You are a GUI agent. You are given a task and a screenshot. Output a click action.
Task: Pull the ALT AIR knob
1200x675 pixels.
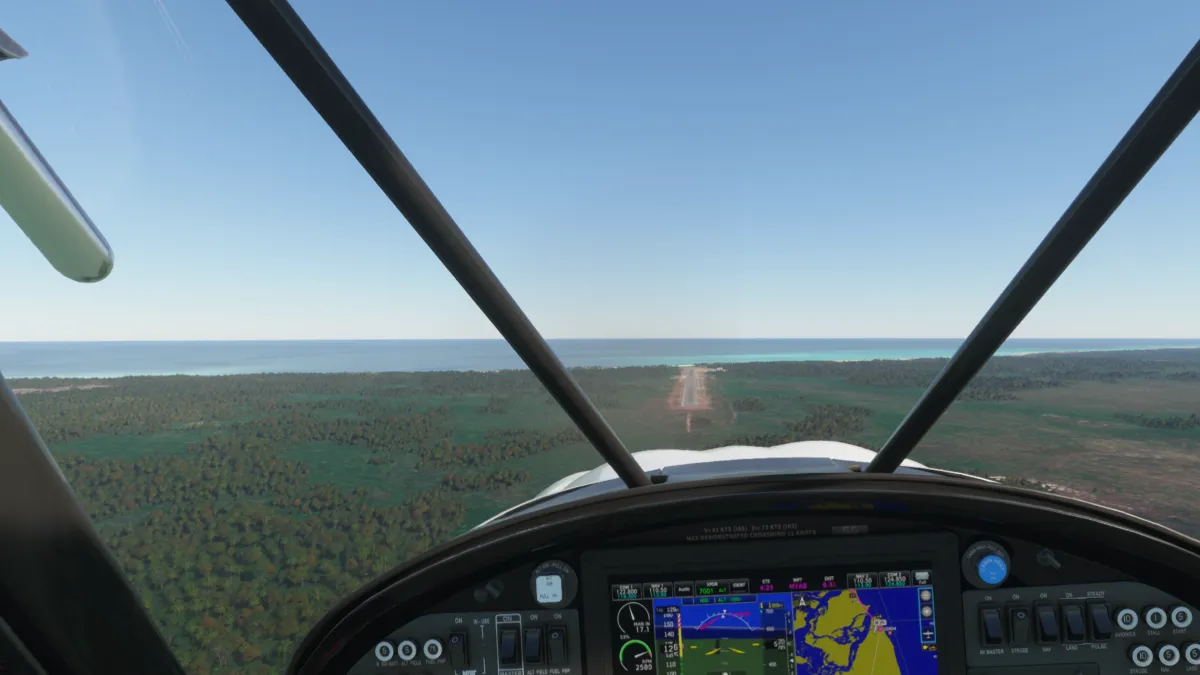pyautogui.click(x=549, y=587)
